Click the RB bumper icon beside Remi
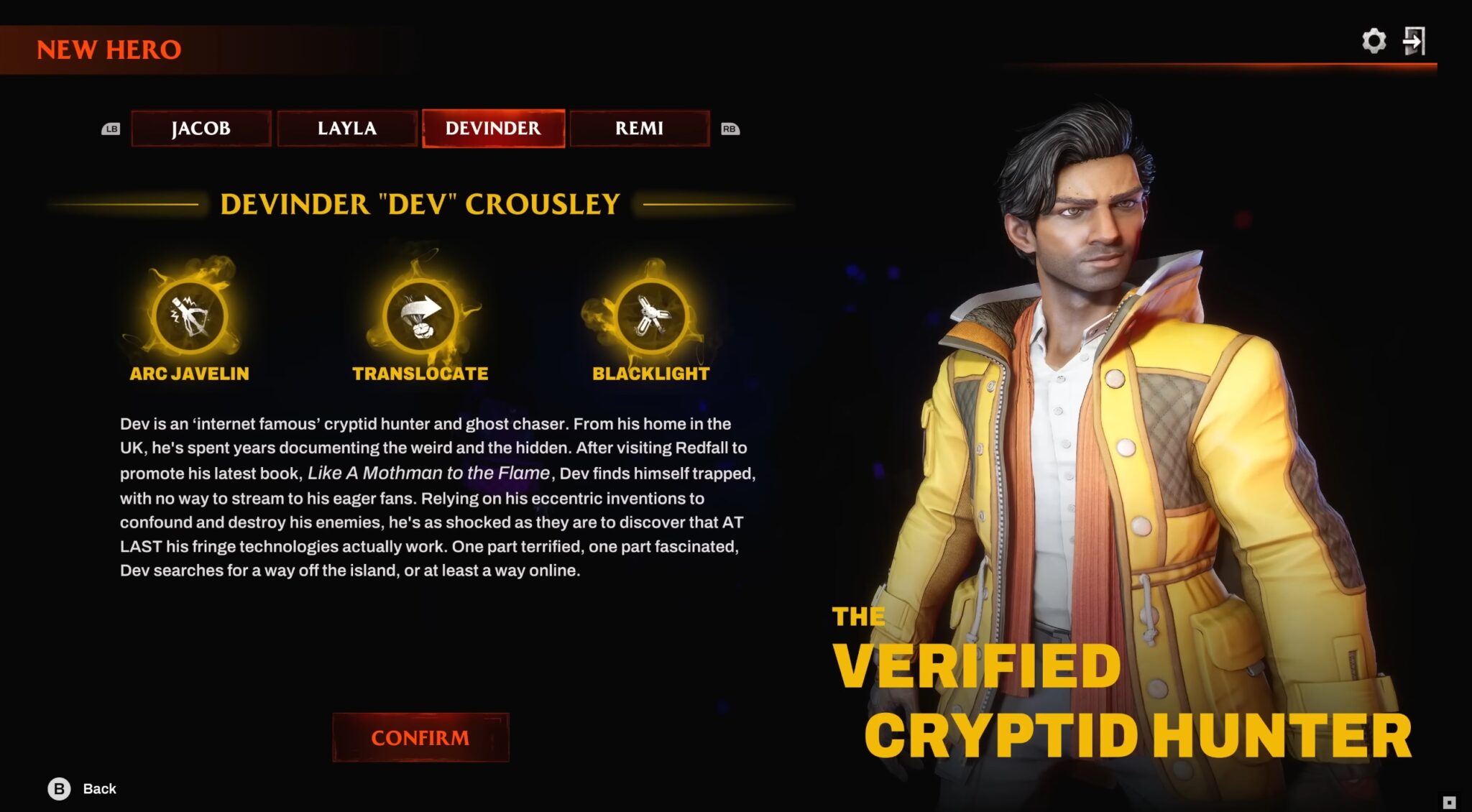Viewport: 1472px width, 812px height. click(732, 129)
